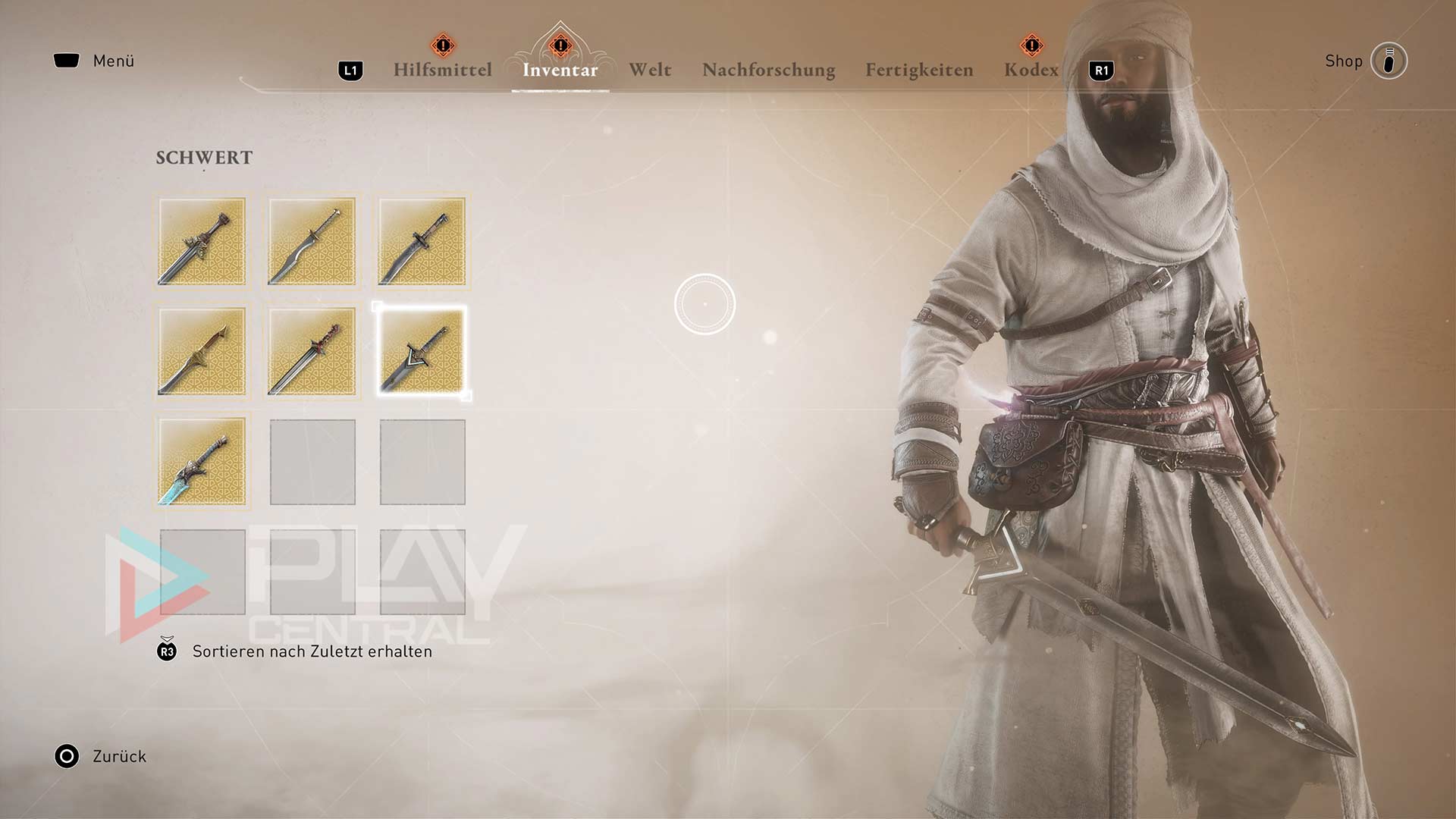Select the wavy curved-blade sword slot
This screenshot has height=819, width=1456.
[x=312, y=242]
